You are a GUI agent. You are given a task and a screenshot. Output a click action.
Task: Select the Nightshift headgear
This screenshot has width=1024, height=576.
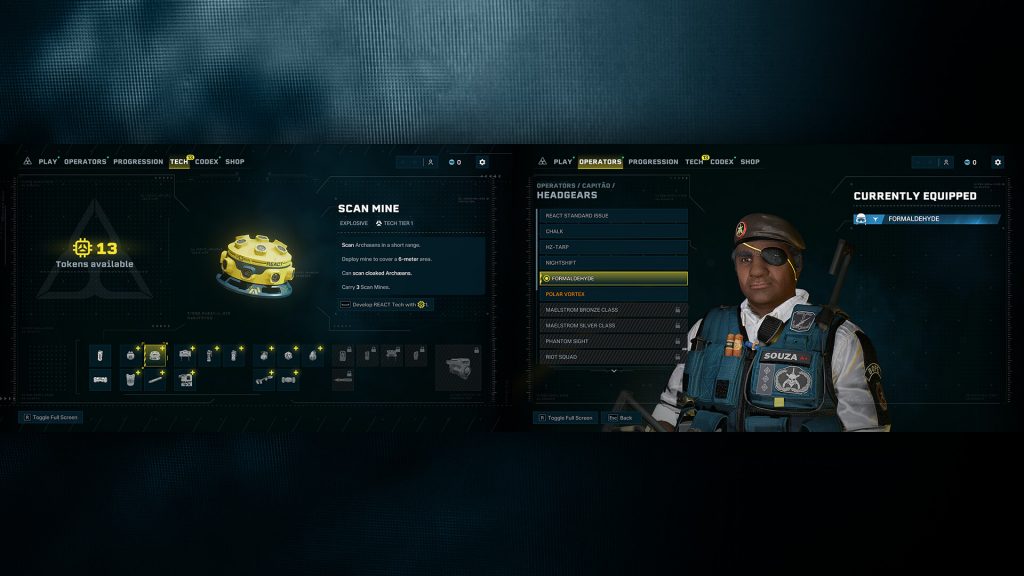pos(612,263)
